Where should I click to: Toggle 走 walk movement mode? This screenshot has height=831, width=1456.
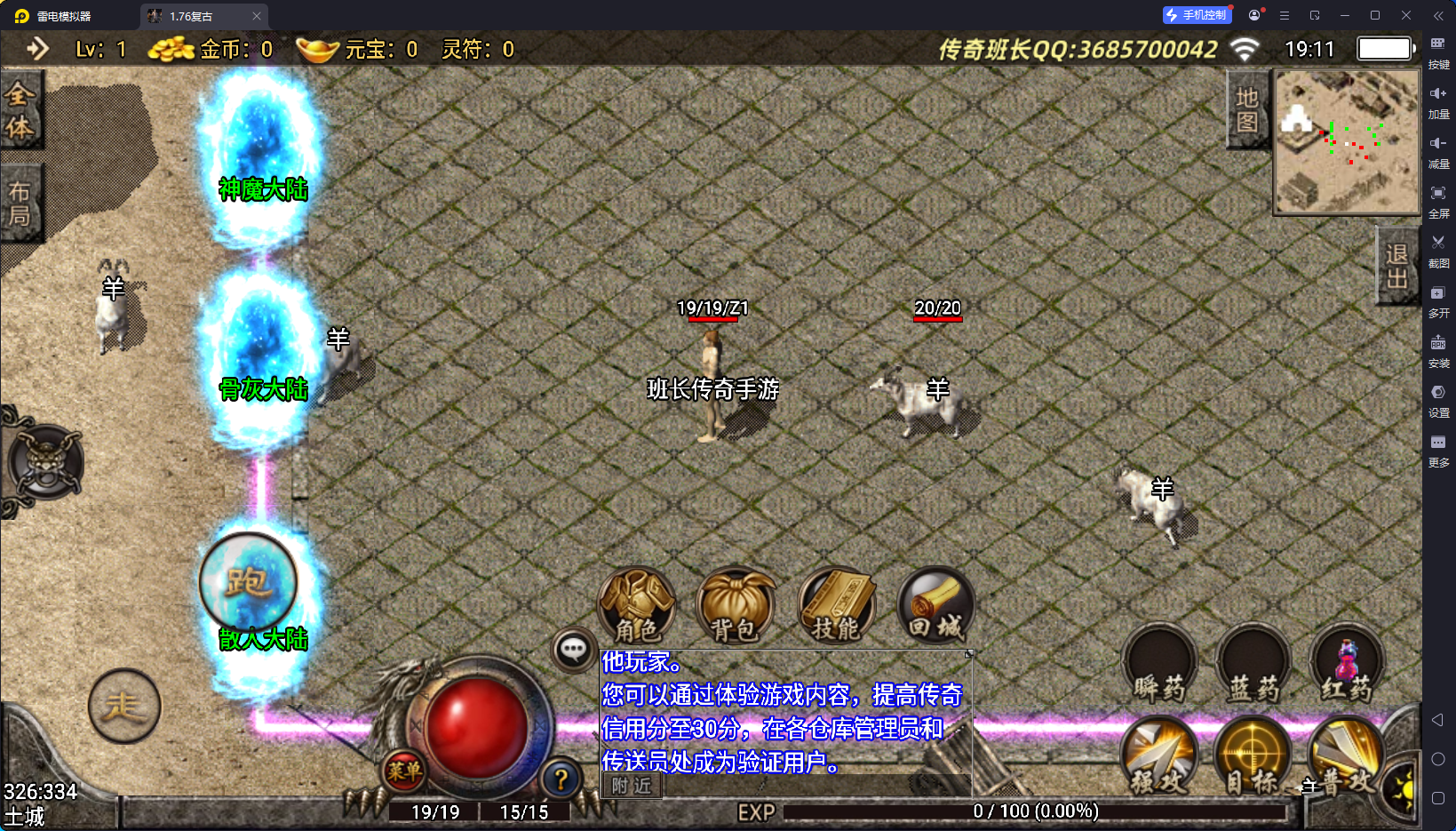coord(124,707)
